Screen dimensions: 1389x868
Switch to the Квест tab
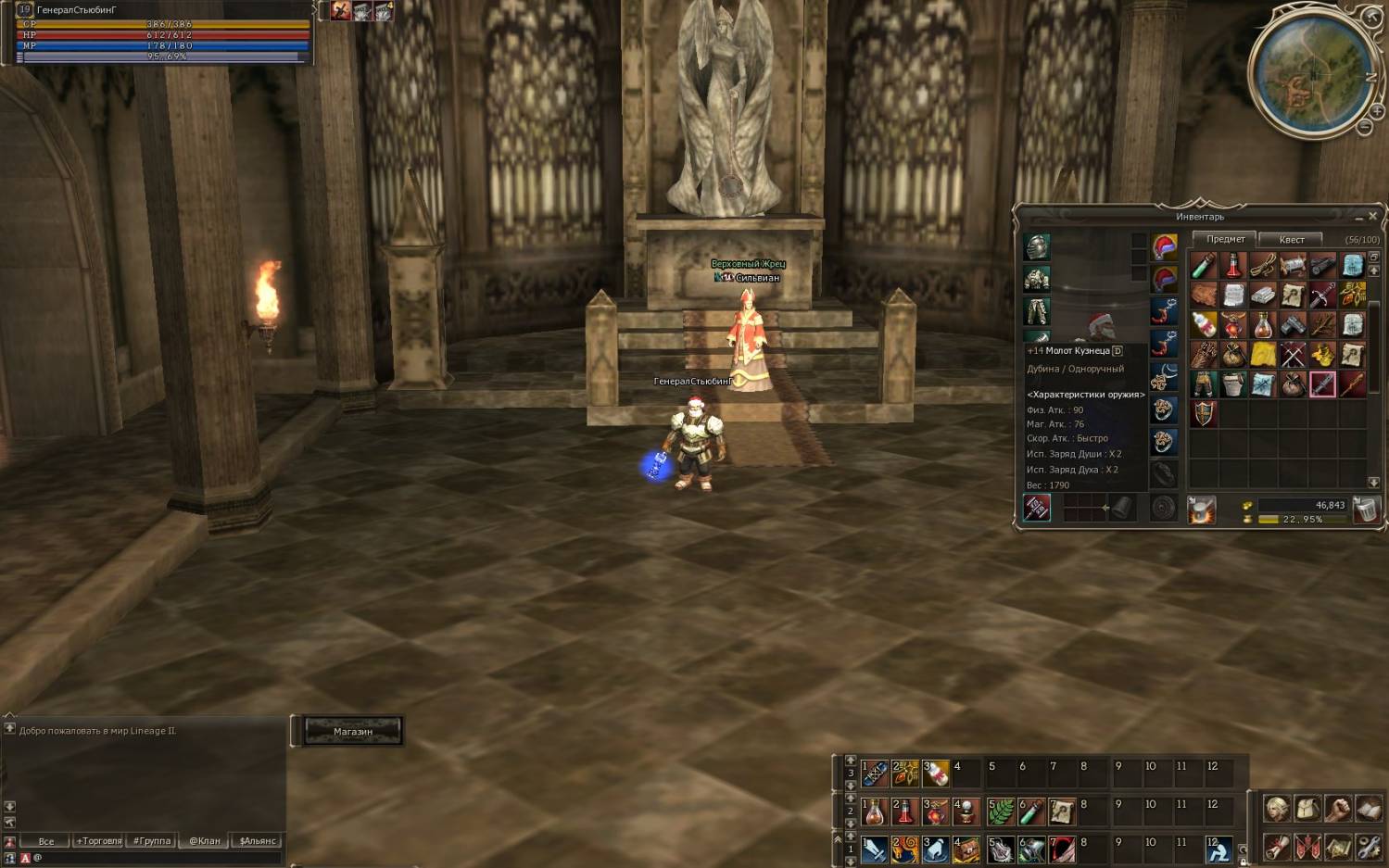click(x=1292, y=239)
